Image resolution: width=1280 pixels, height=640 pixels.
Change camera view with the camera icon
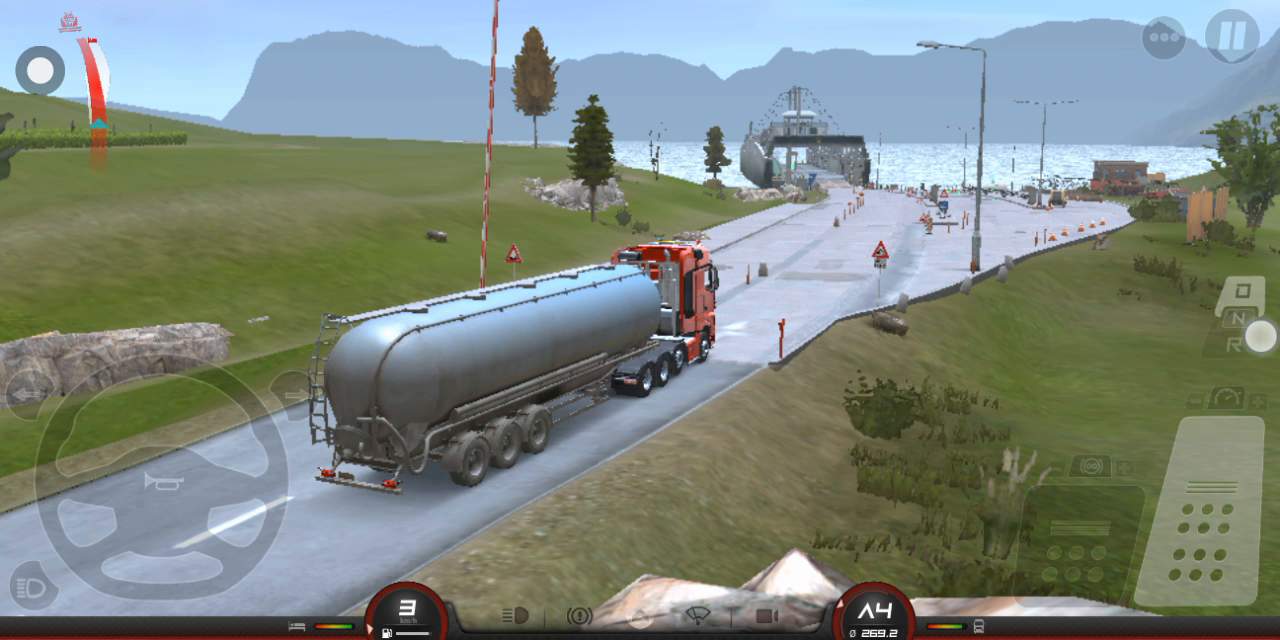point(766,616)
